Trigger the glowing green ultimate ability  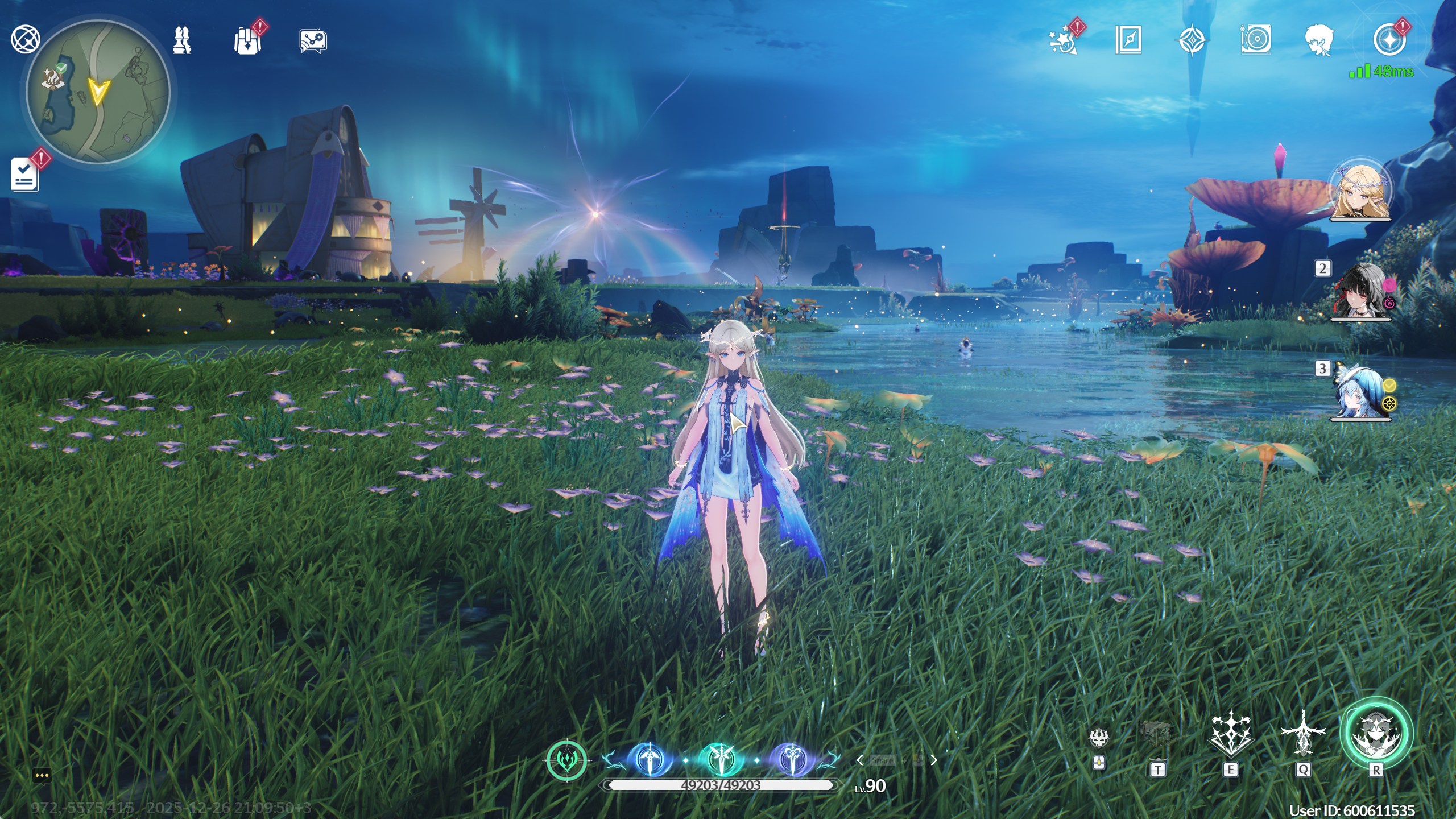pos(1376,734)
